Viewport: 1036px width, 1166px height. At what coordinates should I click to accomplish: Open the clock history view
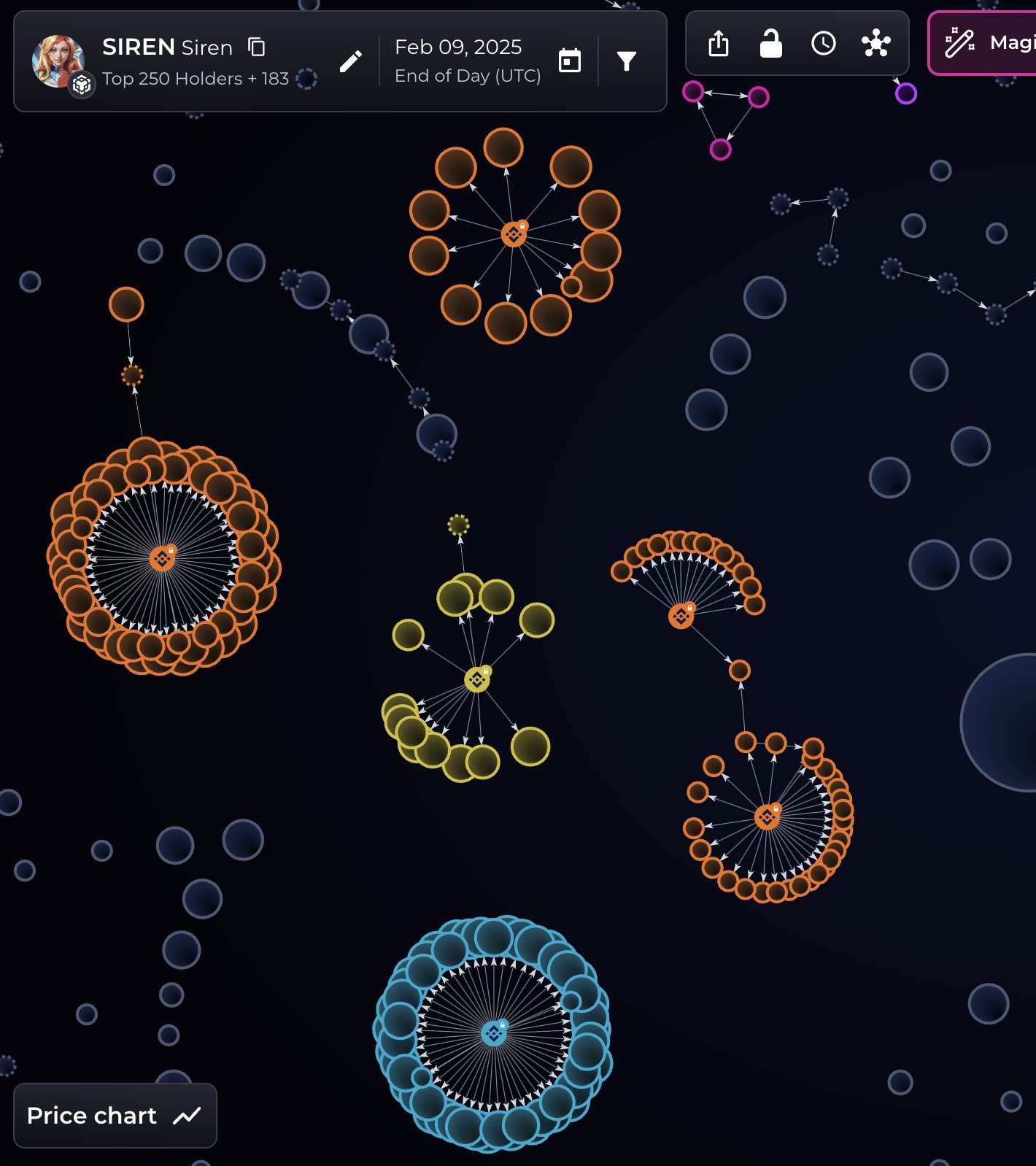[823, 44]
